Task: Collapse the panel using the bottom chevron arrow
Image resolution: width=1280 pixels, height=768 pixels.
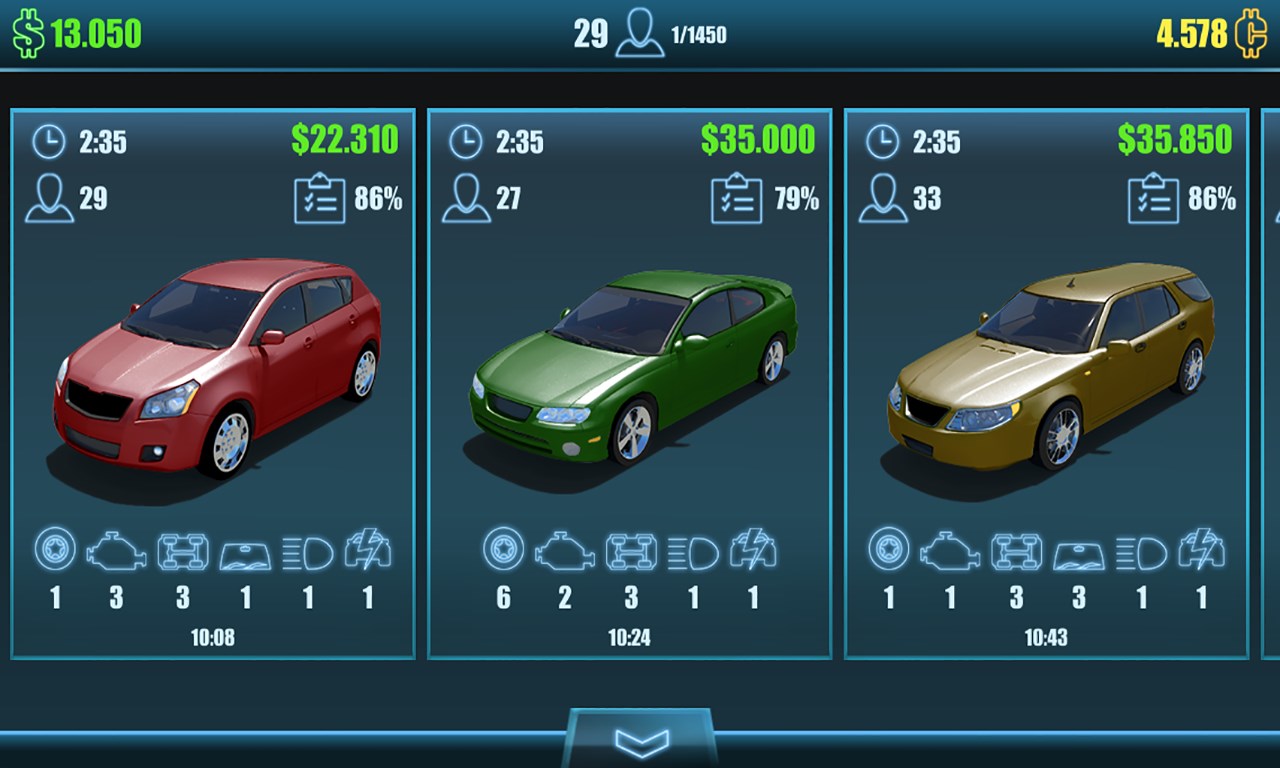Action: click(640, 740)
